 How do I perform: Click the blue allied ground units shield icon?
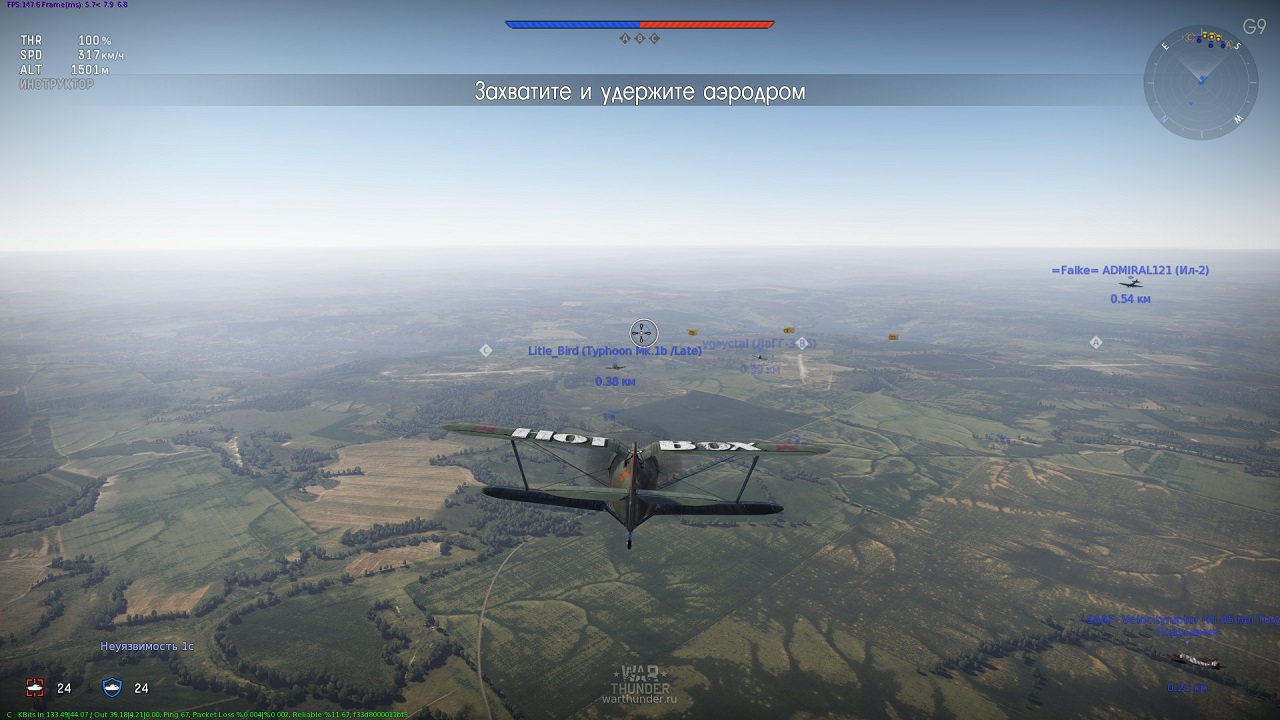click(112, 687)
